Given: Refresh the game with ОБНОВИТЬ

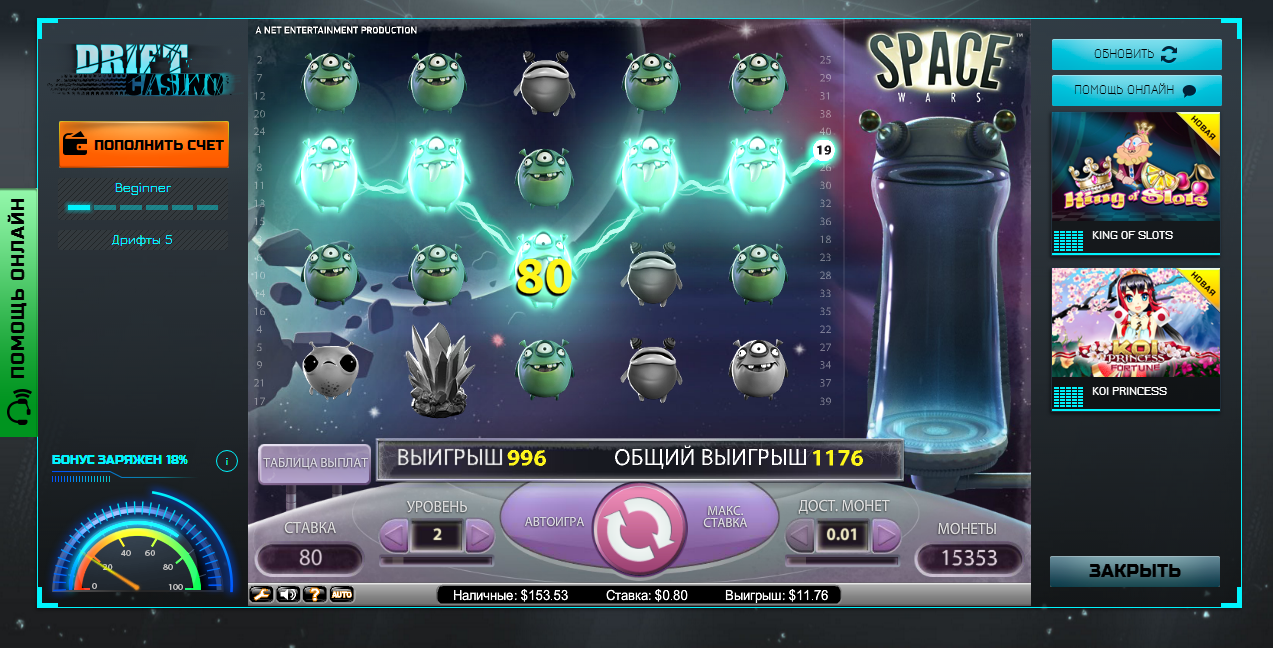Looking at the screenshot, I should (1136, 54).
